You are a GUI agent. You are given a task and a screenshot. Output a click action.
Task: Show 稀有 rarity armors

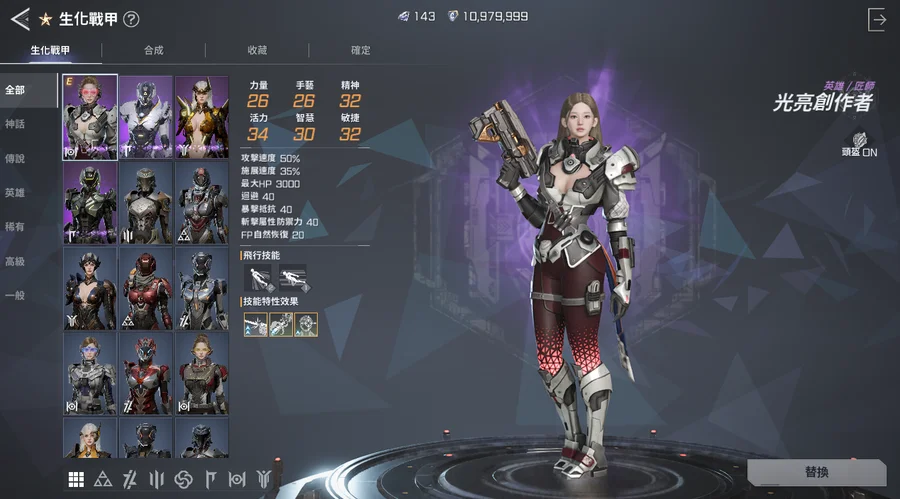[x=15, y=227]
